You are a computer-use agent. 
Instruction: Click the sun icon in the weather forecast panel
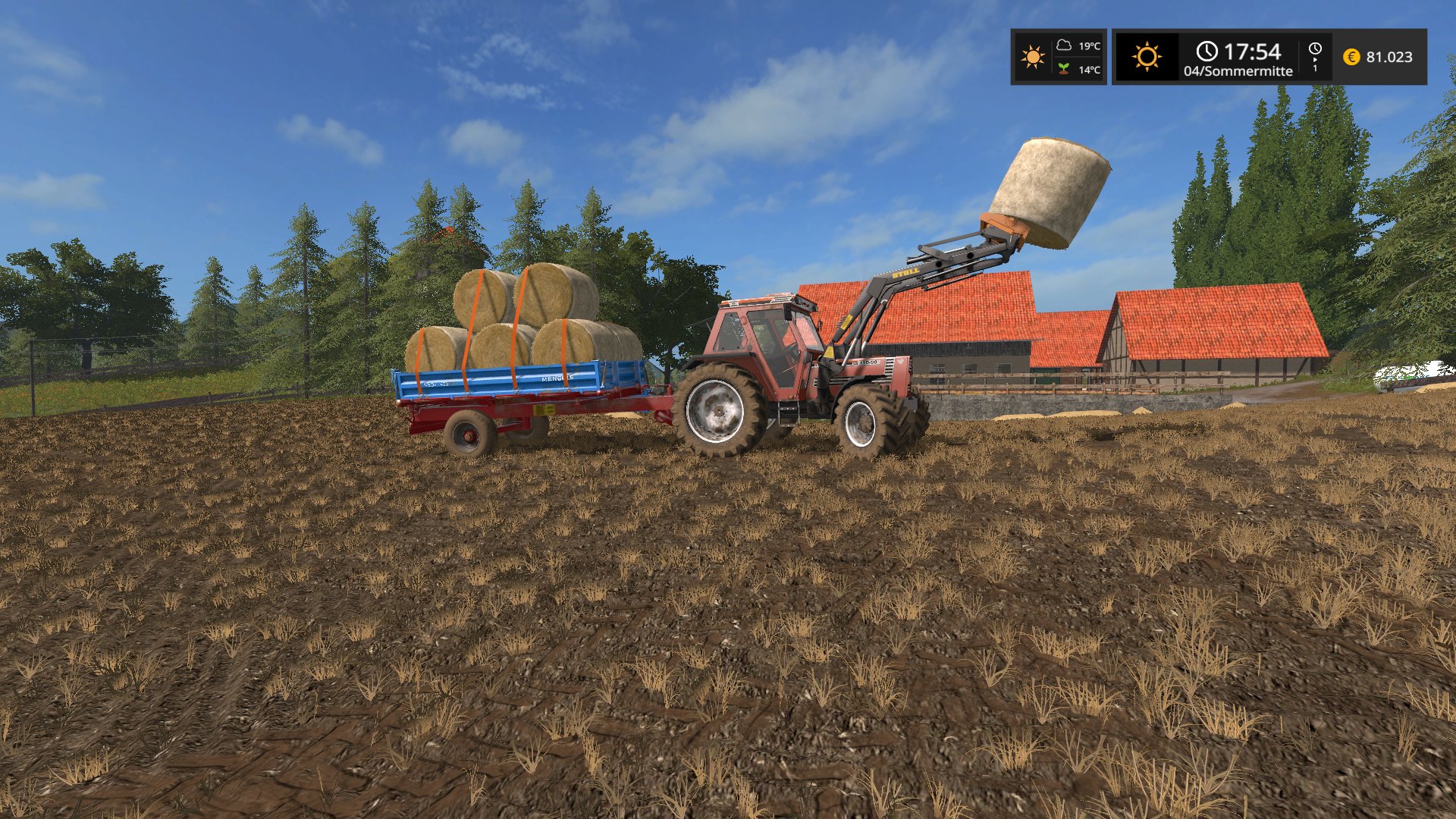pyautogui.click(x=1032, y=57)
